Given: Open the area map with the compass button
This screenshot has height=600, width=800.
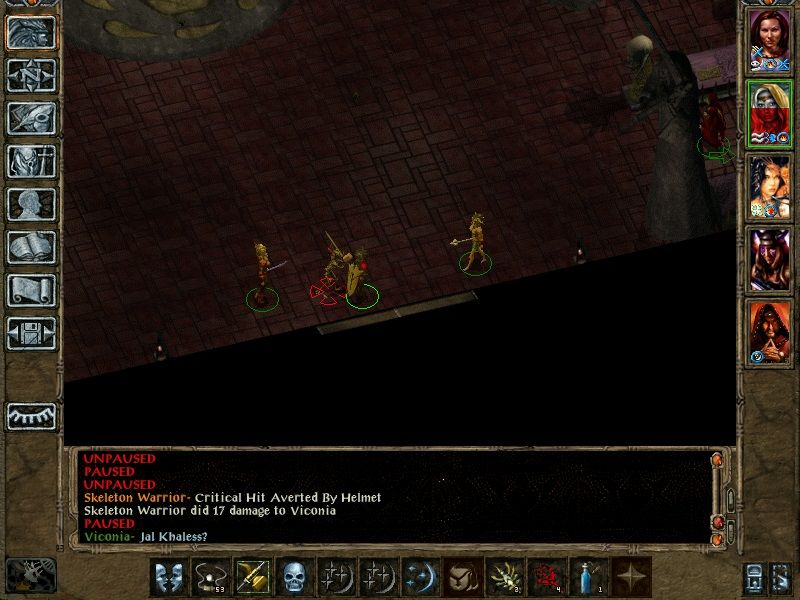Looking at the screenshot, I should pyautogui.click(x=31, y=75).
